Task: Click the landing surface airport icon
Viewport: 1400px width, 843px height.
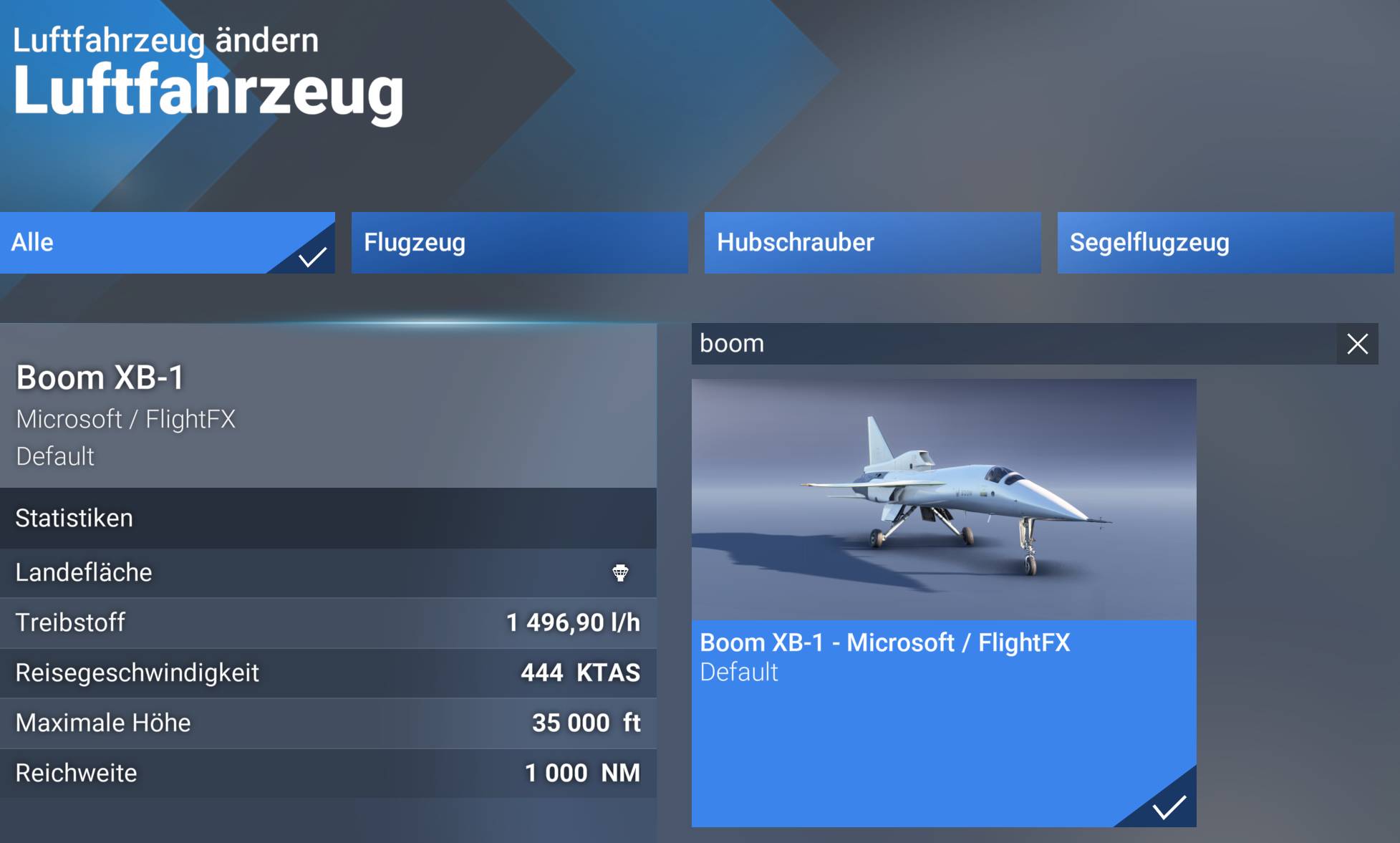Action: click(x=620, y=573)
